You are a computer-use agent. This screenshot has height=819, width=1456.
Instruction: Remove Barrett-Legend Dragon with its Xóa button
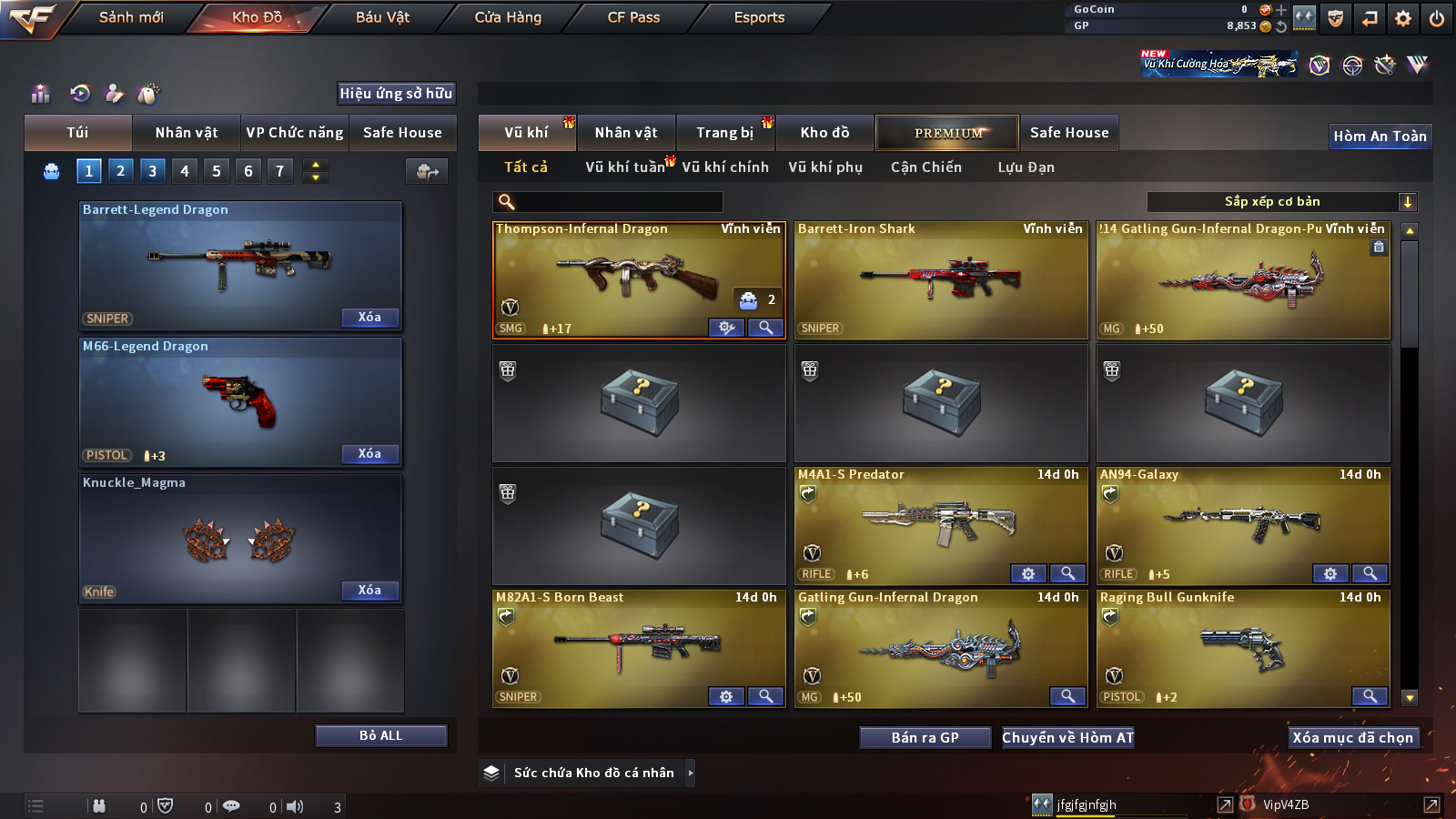tap(369, 318)
